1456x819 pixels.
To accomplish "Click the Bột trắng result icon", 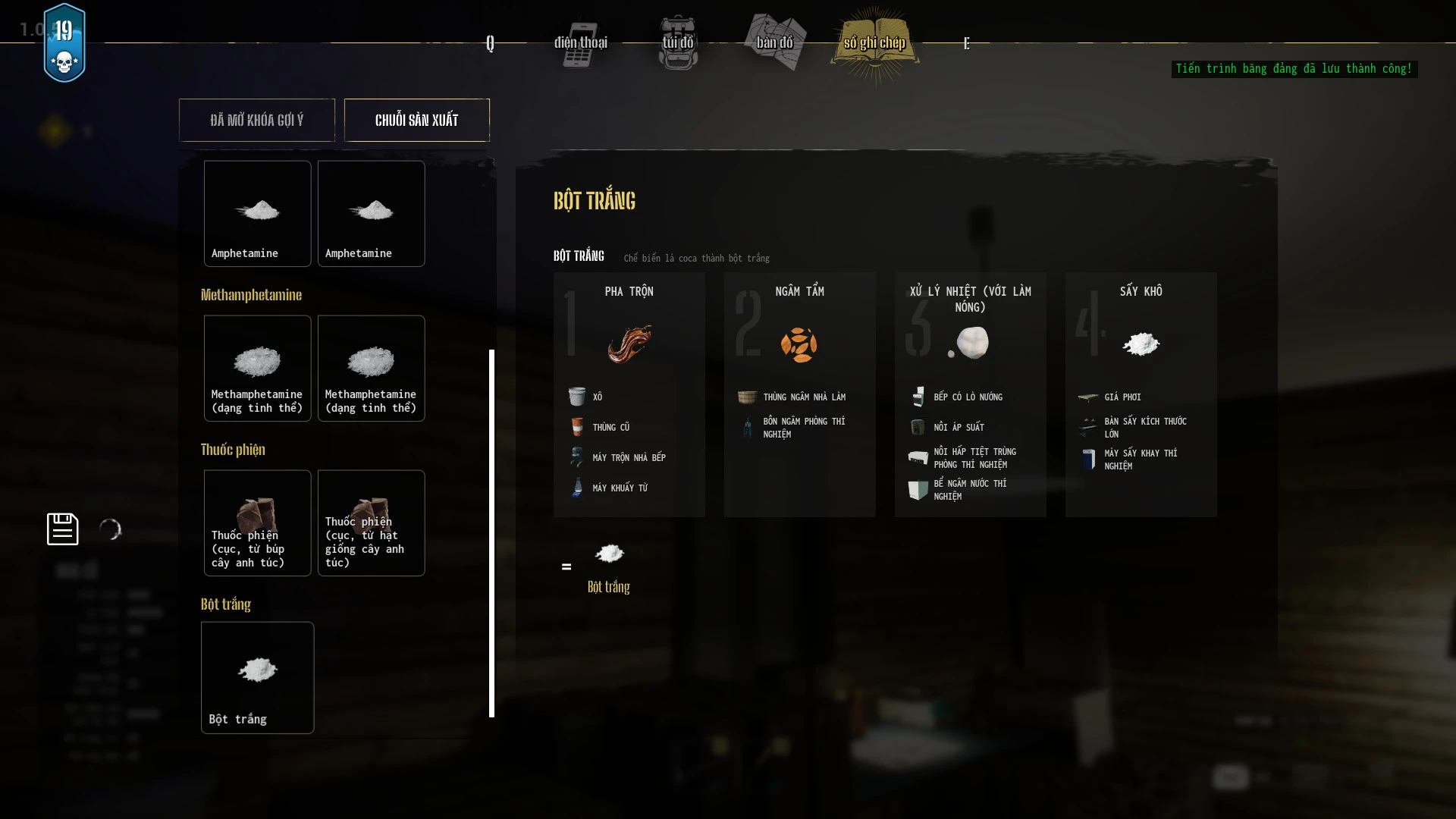I will point(609,554).
